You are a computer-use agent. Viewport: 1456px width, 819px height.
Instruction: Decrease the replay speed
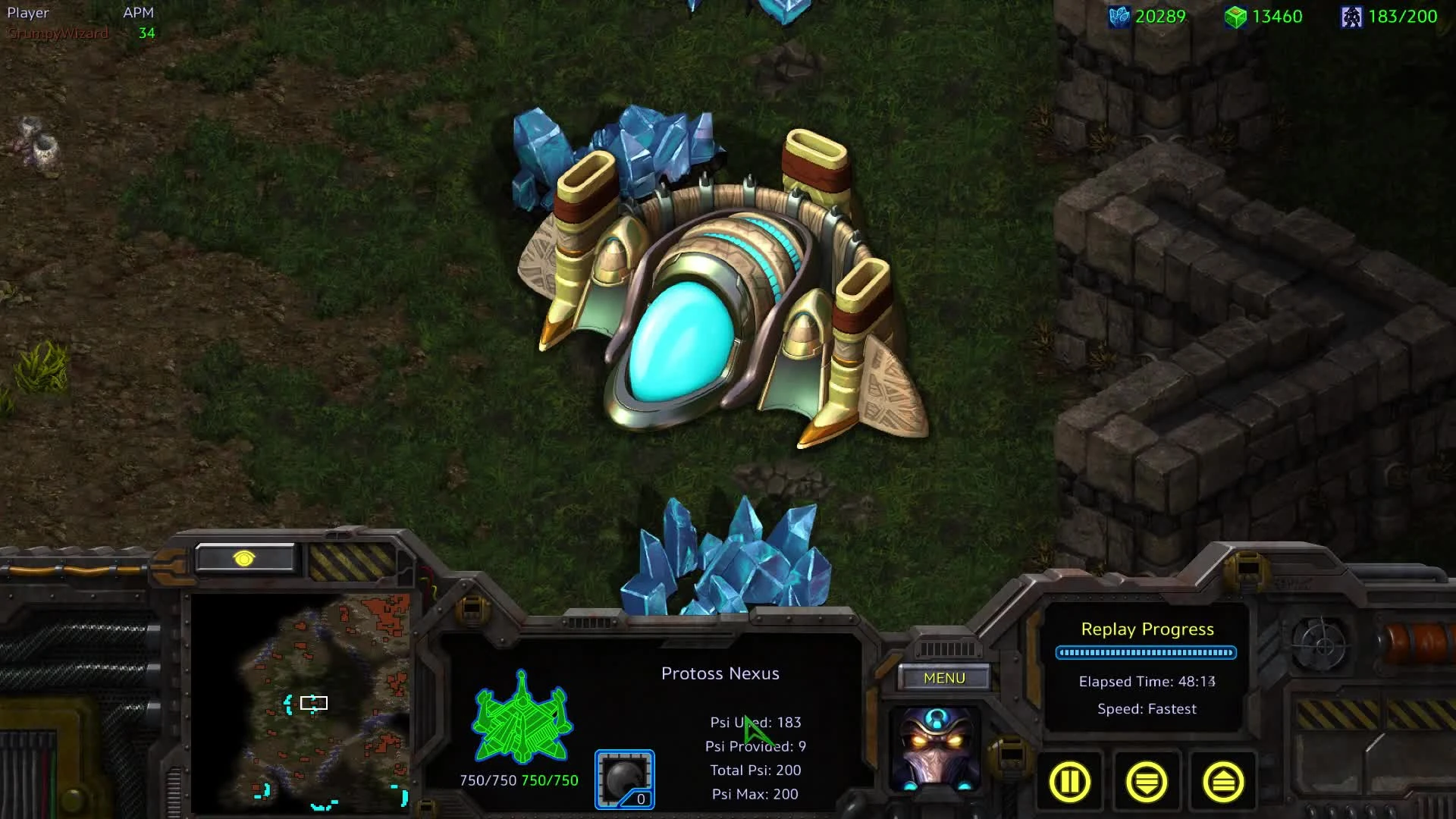pyautogui.click(x=1147, y=781)
